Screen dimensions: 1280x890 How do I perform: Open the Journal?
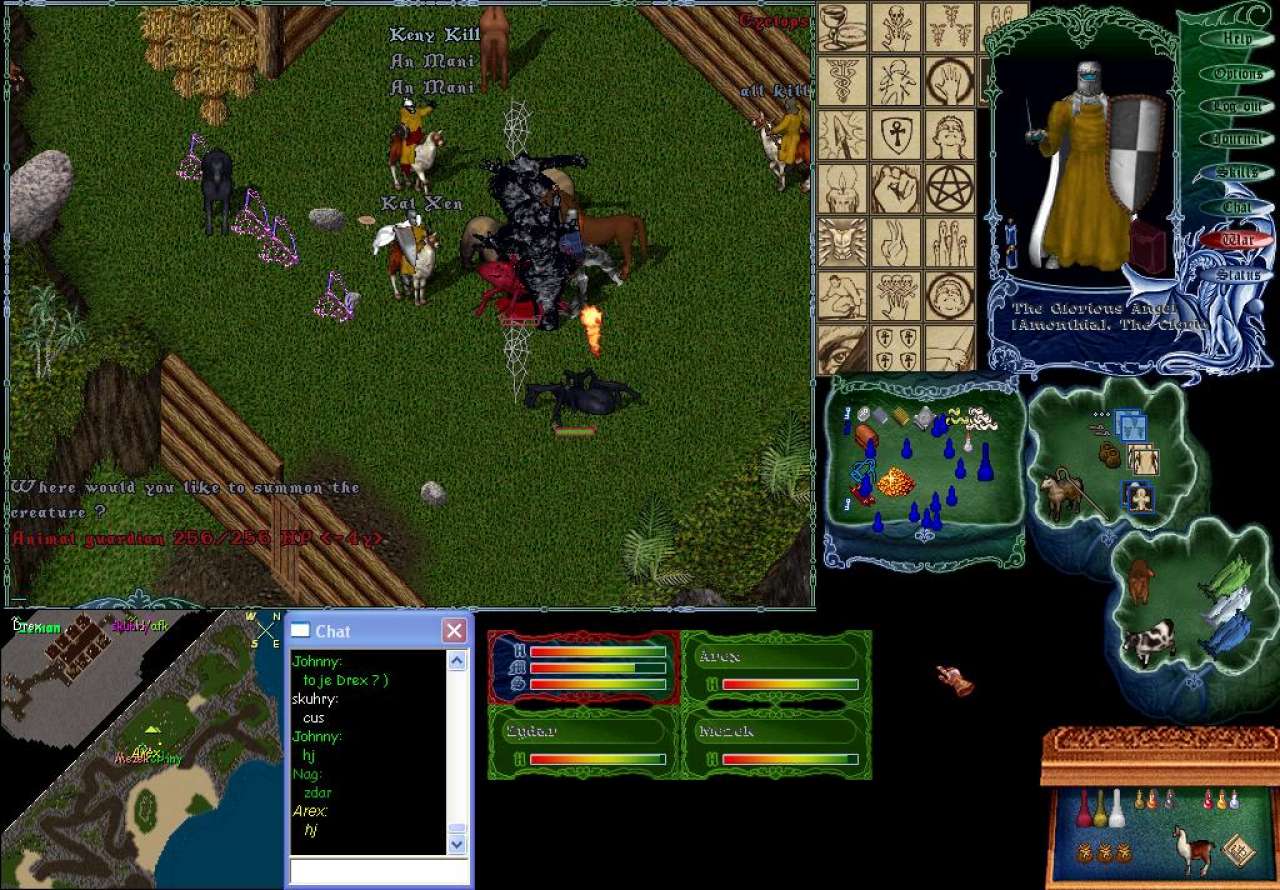[x=1237, y=140]
